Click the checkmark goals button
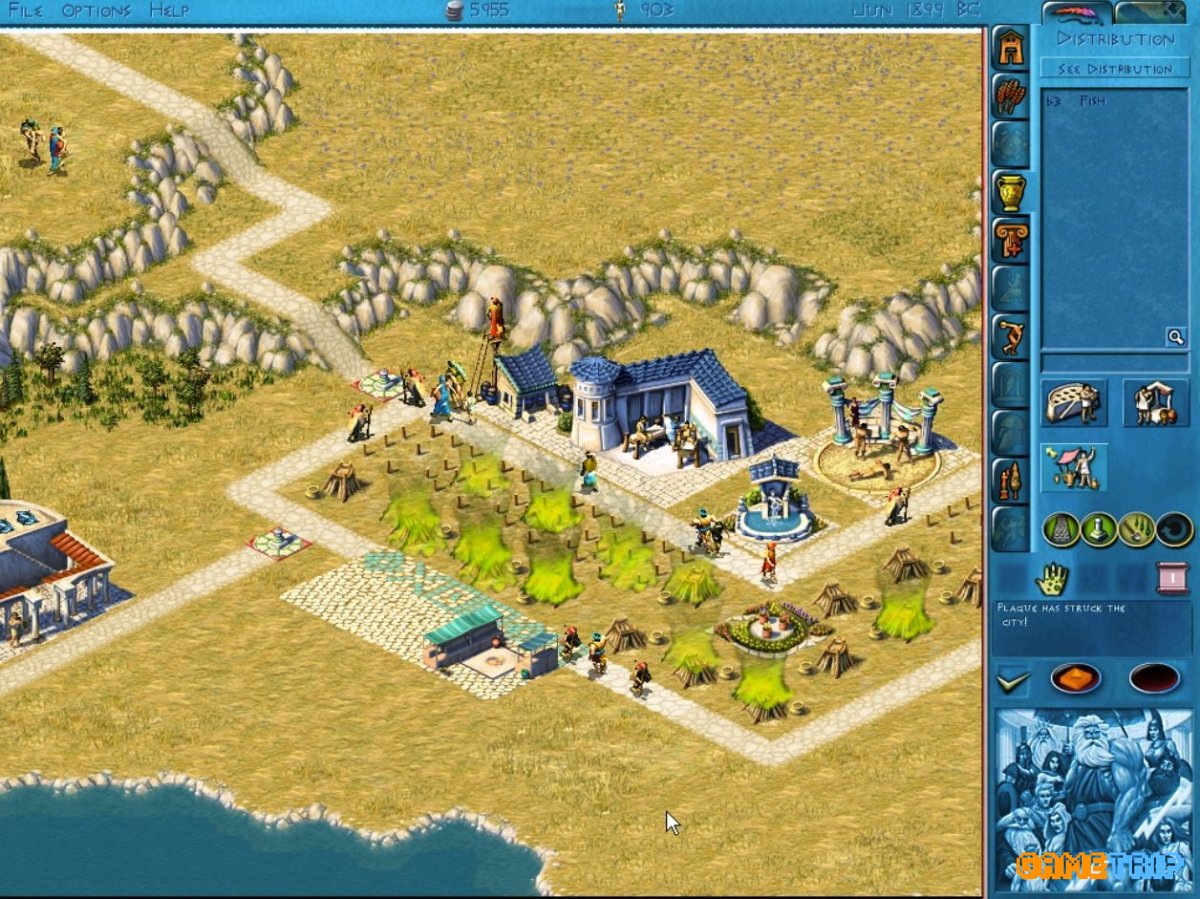1200x899 pixels. click(1013, 681)
